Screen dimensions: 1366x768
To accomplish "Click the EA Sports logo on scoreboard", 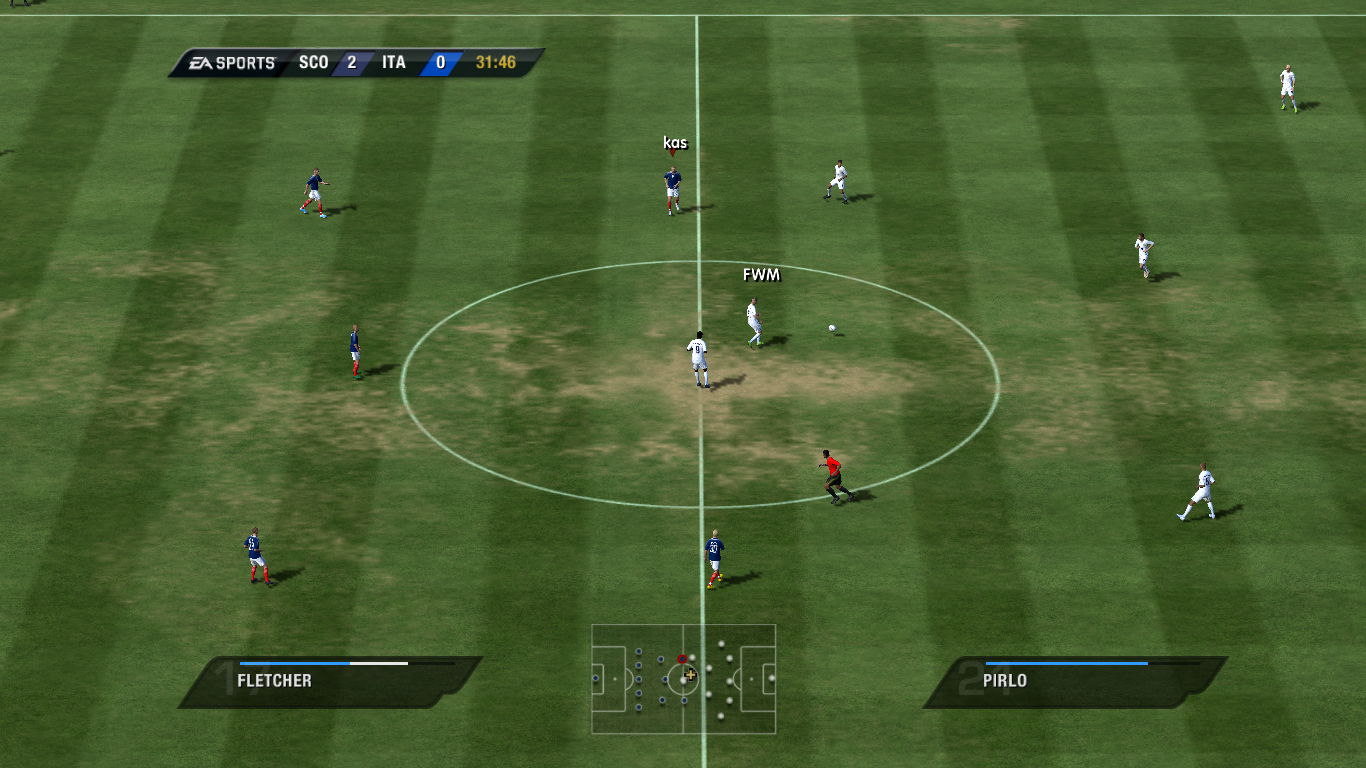I will 234,63.
